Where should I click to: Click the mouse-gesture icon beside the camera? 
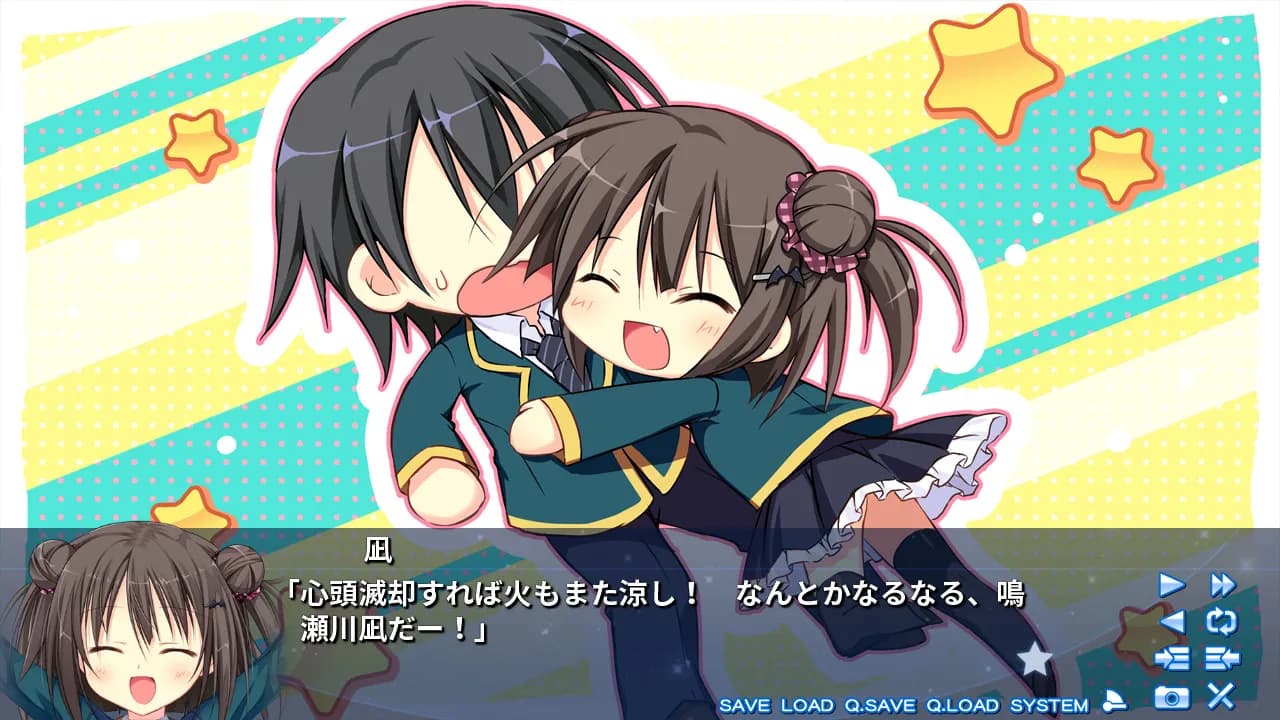point(1114,700)
